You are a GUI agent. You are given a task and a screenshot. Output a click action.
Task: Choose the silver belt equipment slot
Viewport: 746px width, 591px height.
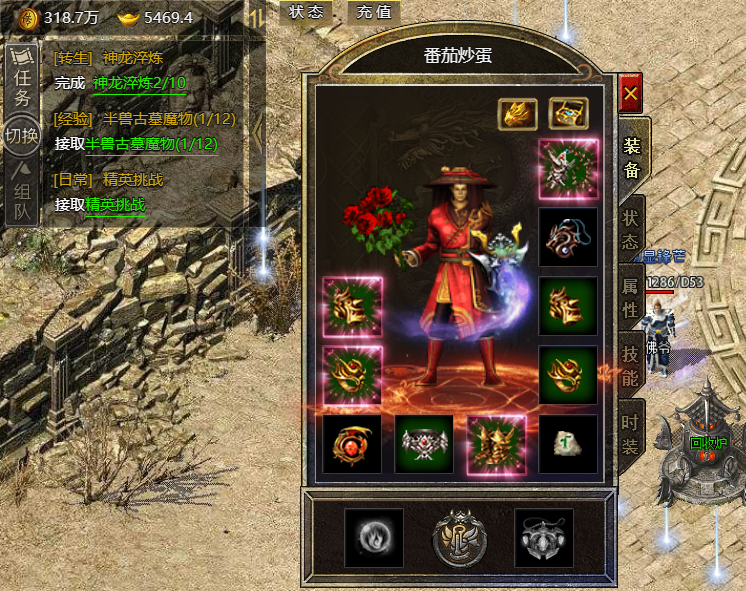pos(424,444)
